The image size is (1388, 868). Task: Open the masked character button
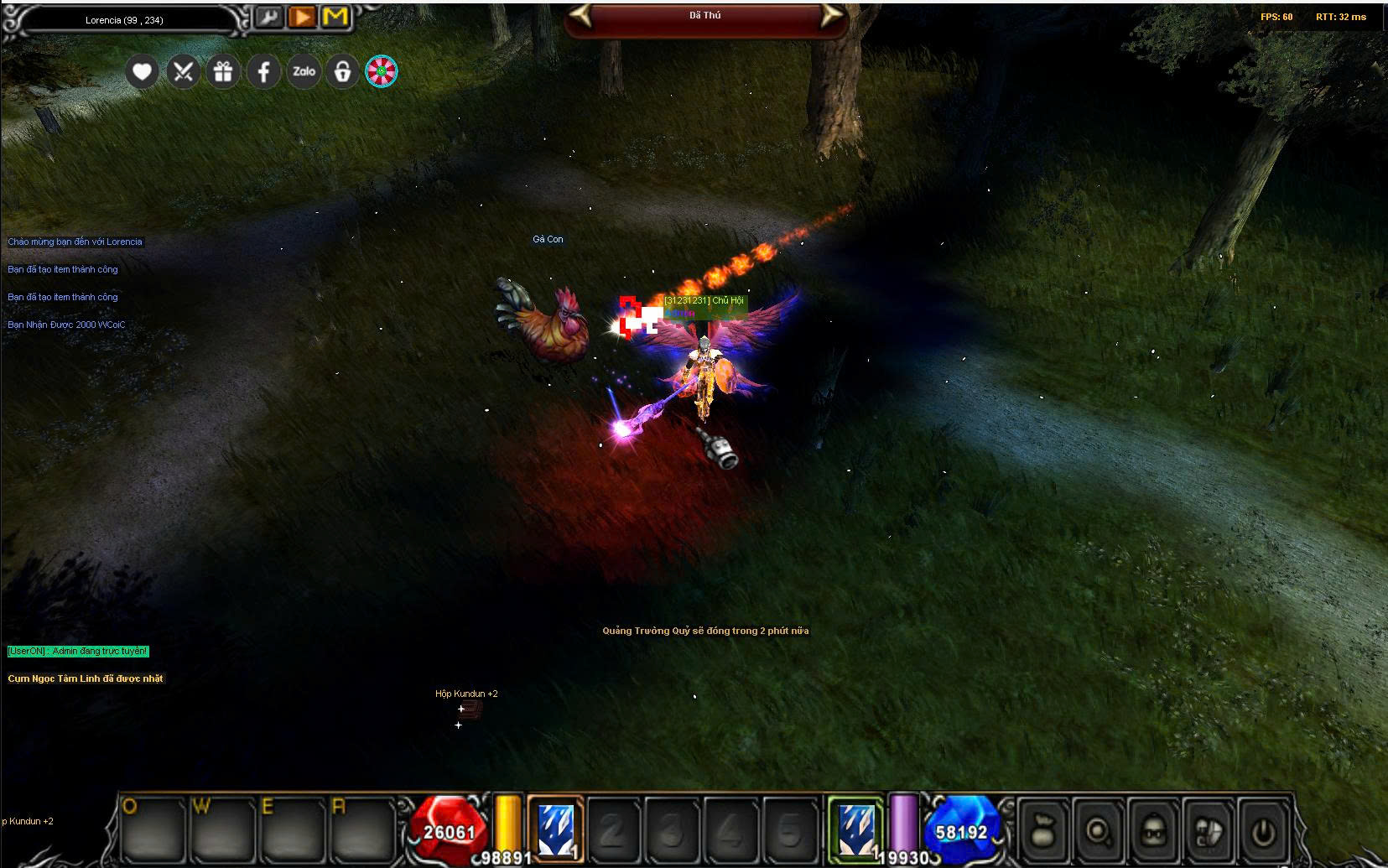1154,831
